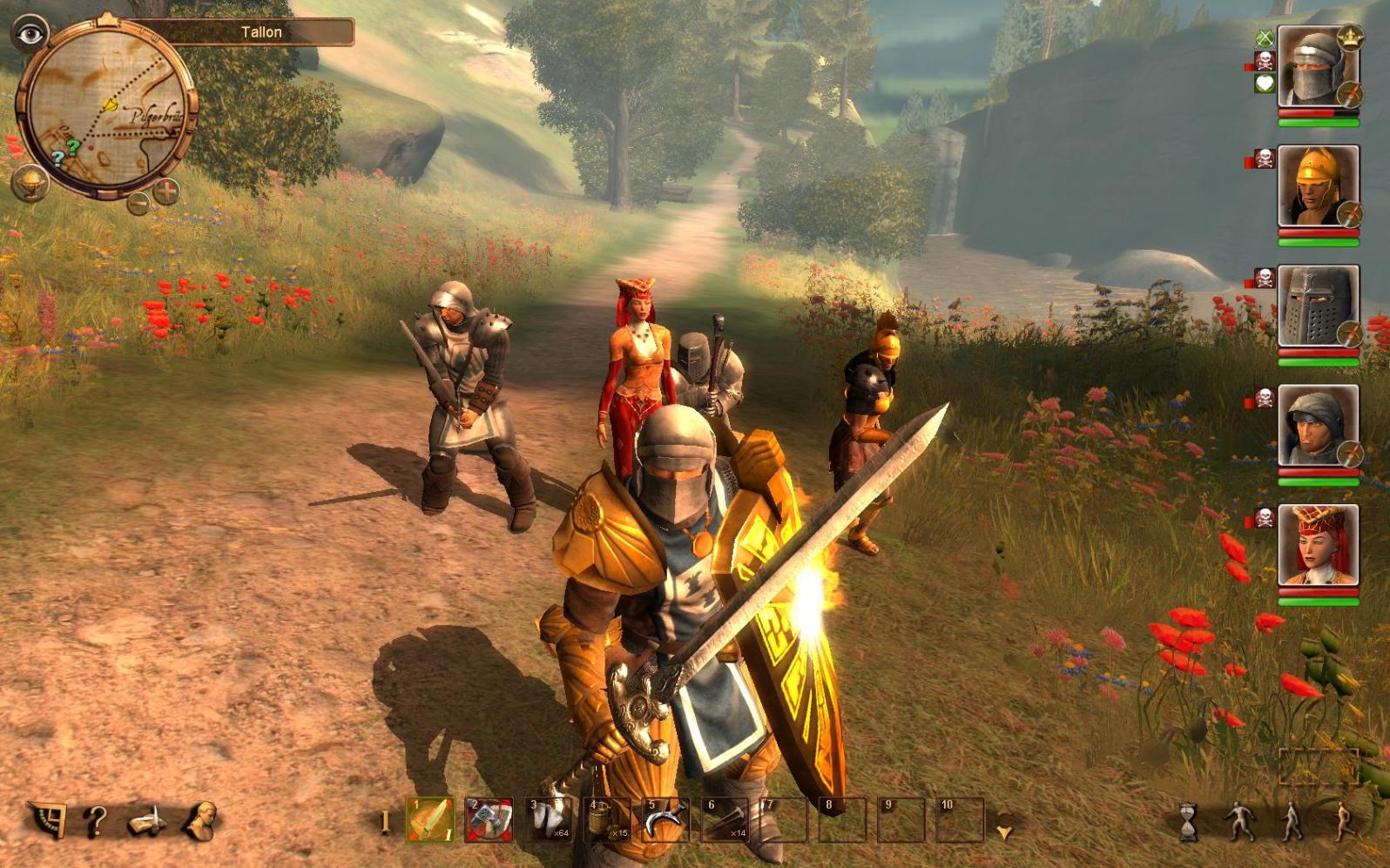The width and height of the screenshot is (1390, 868).
Task: Select the helmeted knight leader portrait
Action: point(1317,68)
